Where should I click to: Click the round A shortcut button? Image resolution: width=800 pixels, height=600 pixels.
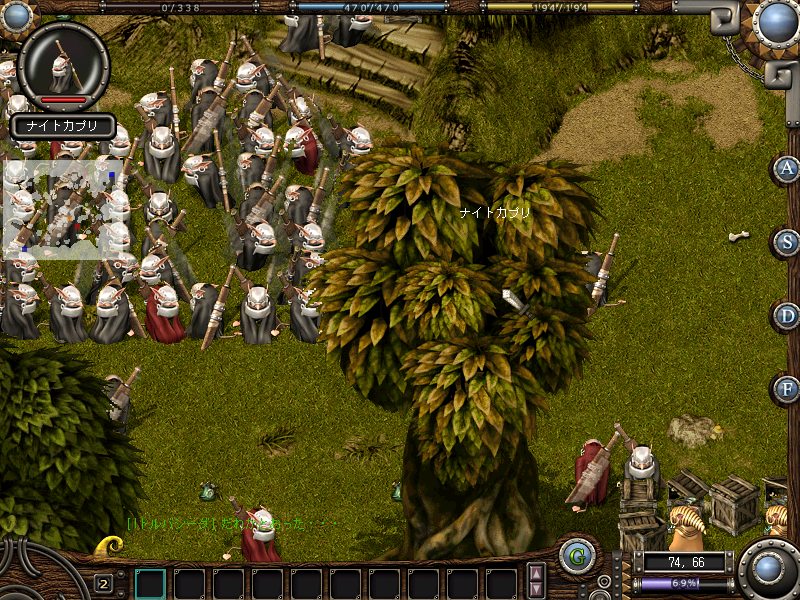pyautogui.click(x=787, y=168)
